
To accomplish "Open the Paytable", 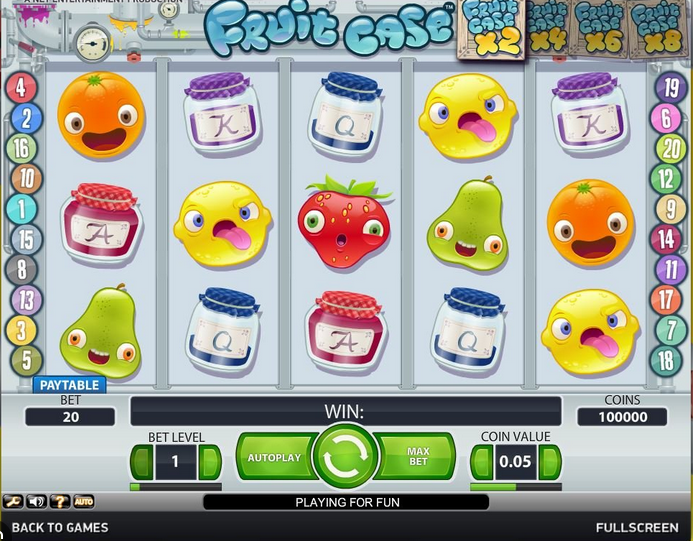I will point(69,385).
